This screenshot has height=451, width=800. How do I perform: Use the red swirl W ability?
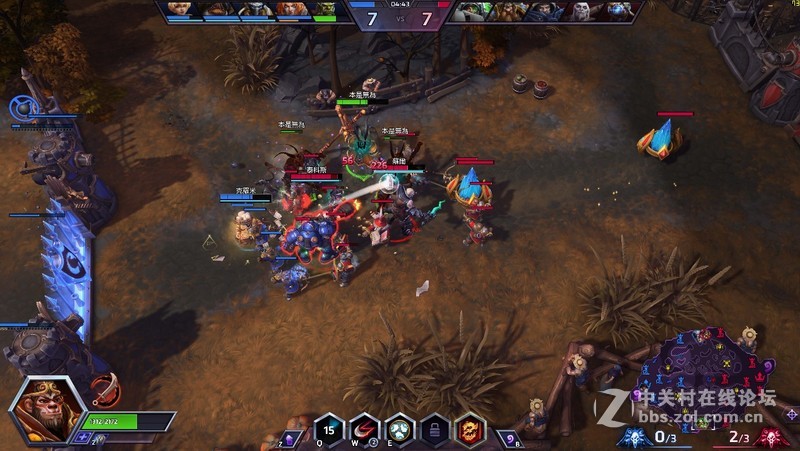pos(365,429)
